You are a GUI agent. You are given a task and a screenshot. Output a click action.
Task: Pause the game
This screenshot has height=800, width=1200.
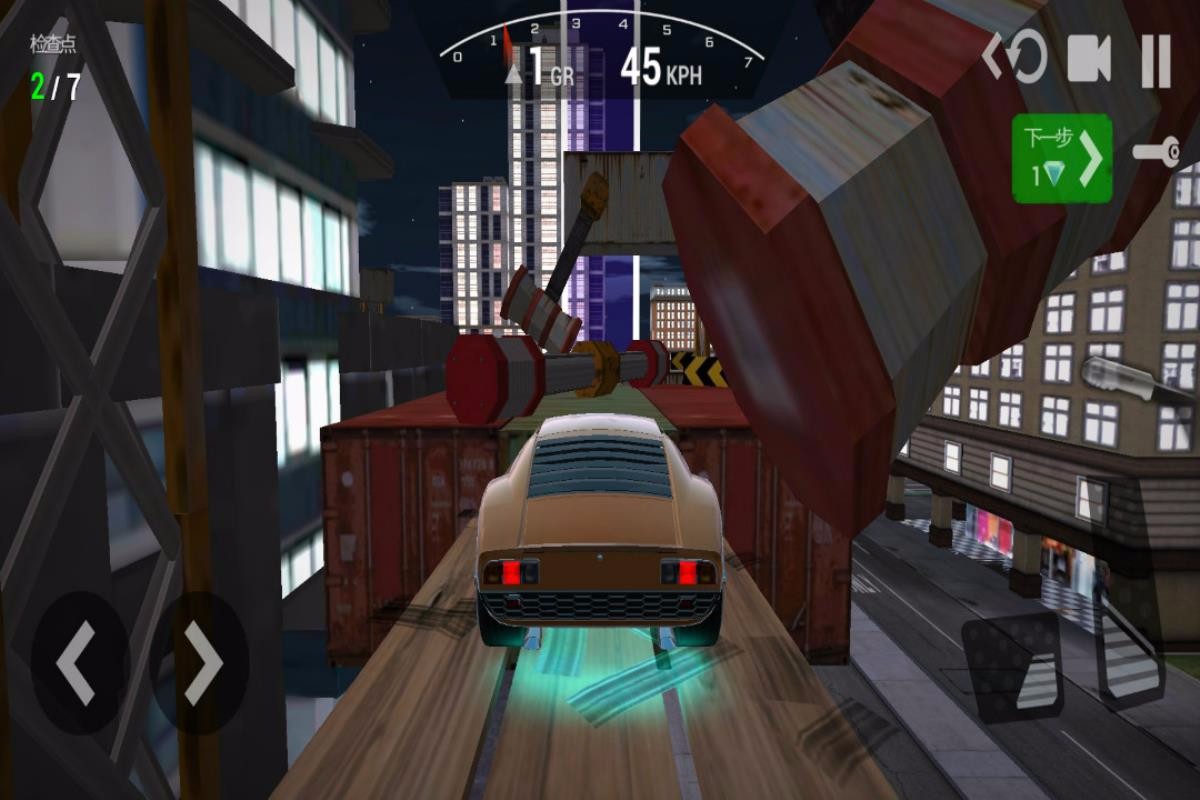(1156, 61)
